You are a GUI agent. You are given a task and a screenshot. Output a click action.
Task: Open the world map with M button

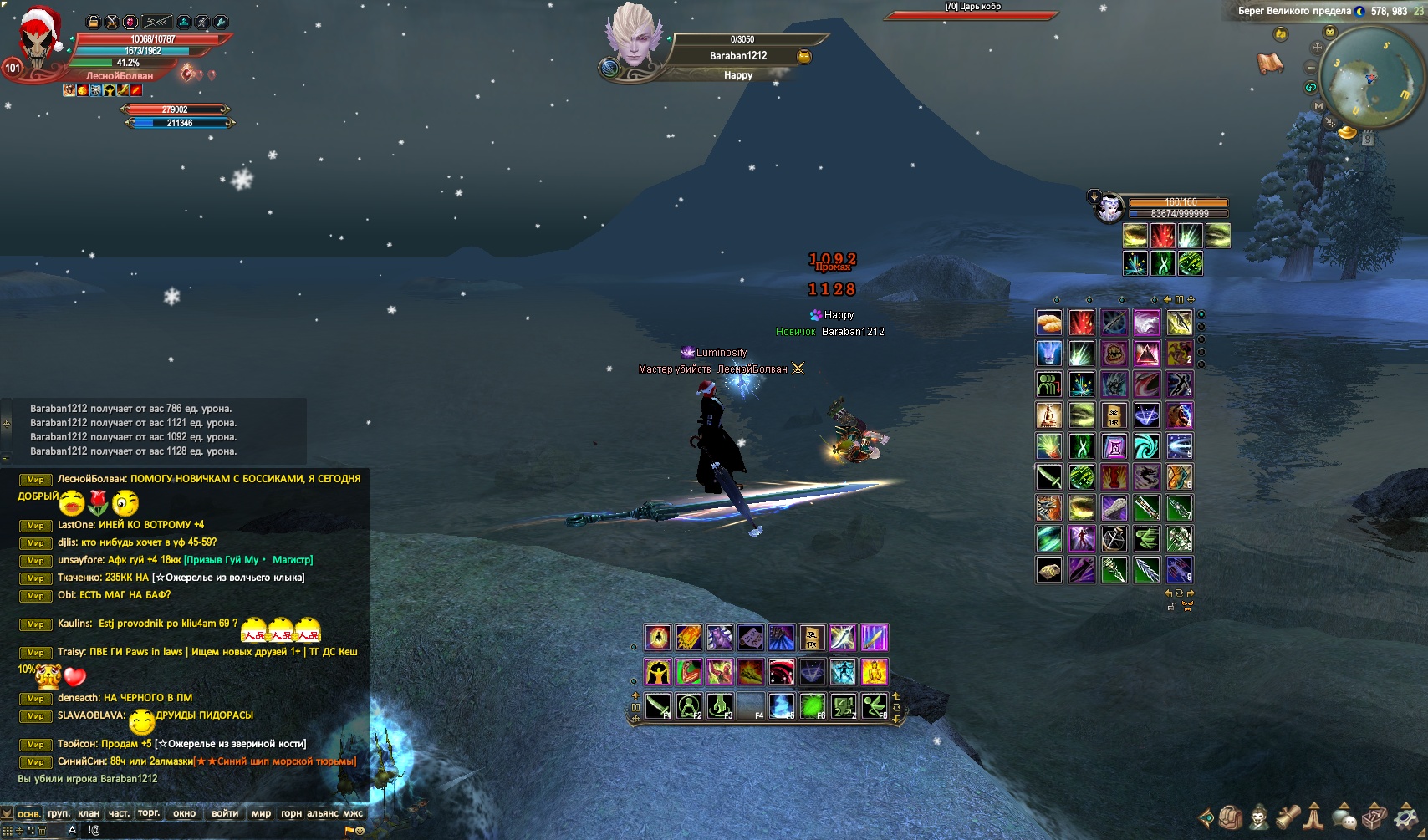coord(1318,106)
